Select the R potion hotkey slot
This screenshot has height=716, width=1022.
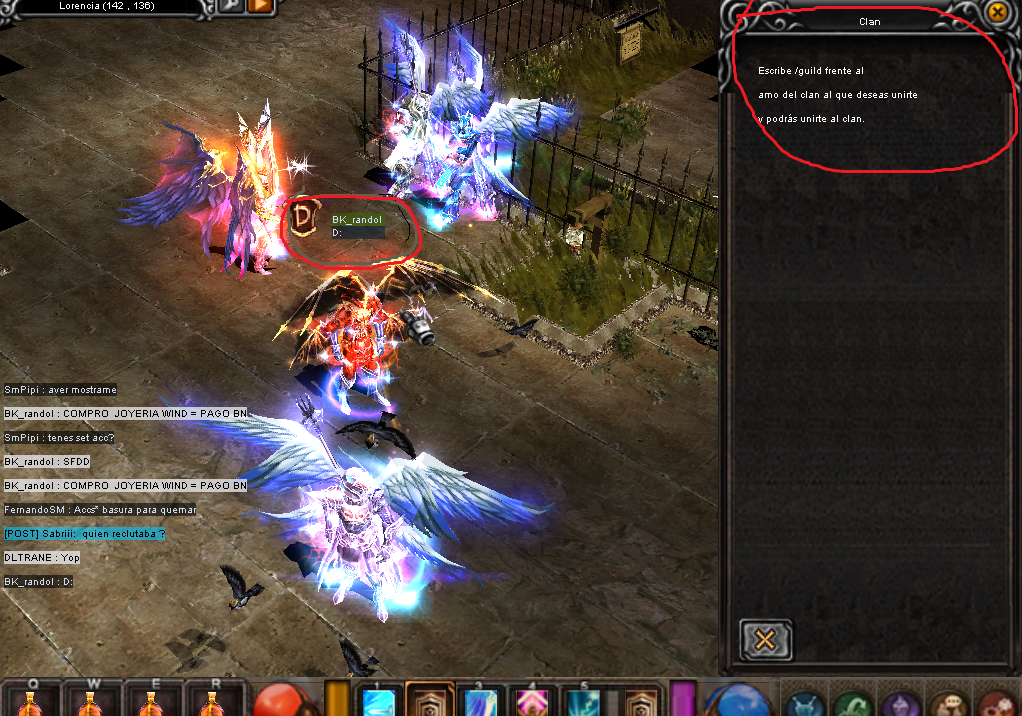pyautogui.click(x=210, y=701)
